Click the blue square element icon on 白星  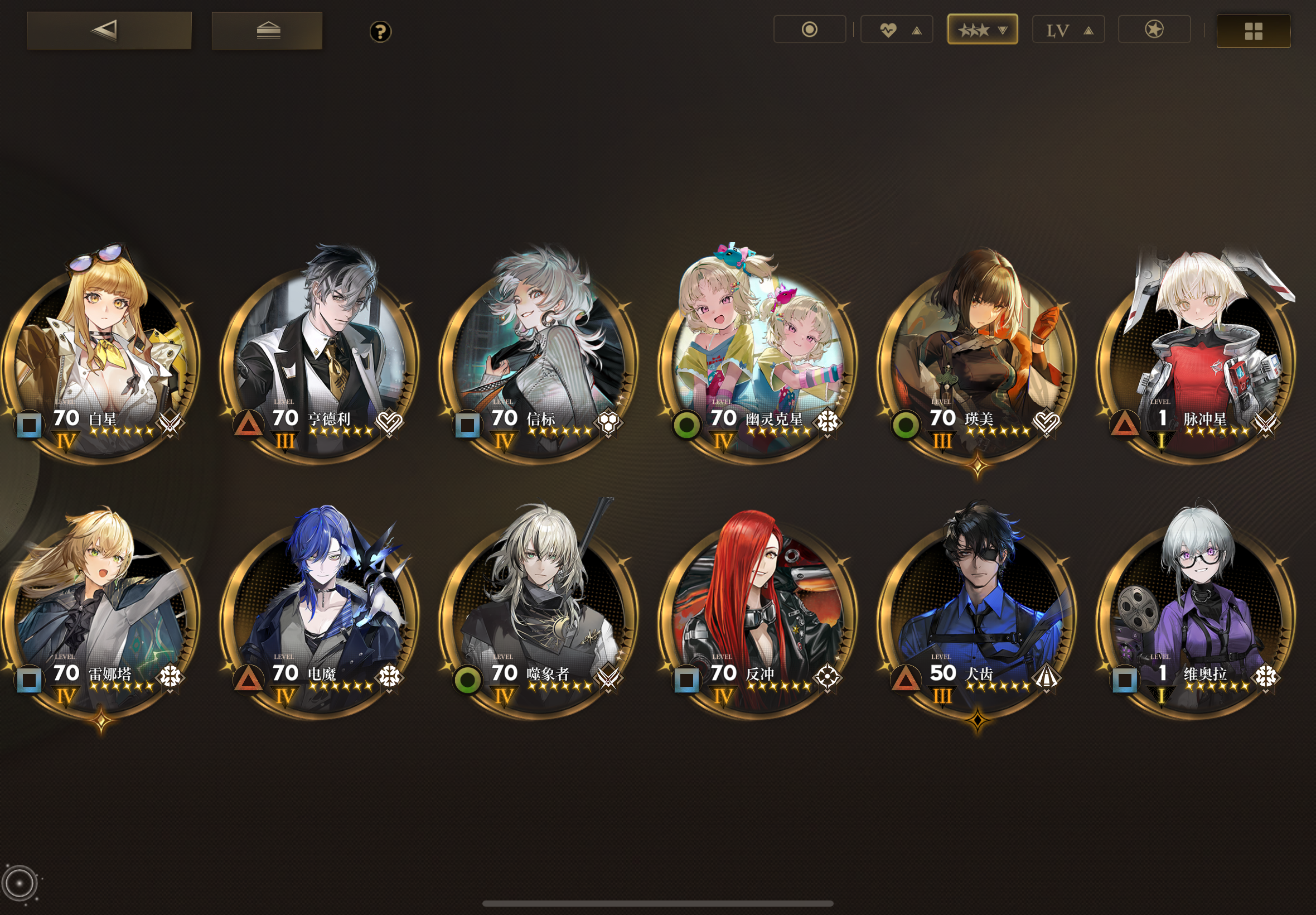[x=30, y=425]
